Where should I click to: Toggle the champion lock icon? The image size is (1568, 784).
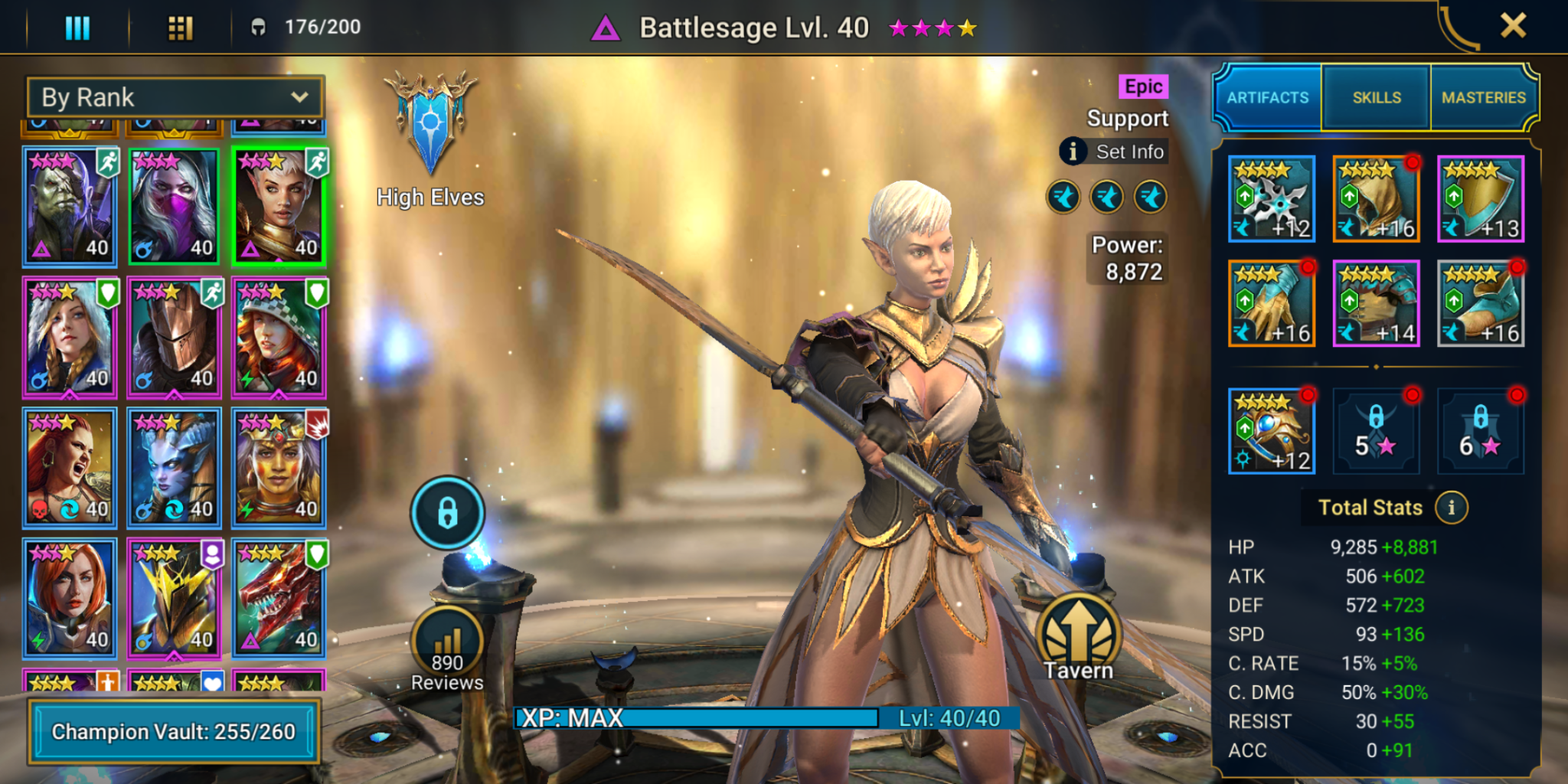coord(447,513)
